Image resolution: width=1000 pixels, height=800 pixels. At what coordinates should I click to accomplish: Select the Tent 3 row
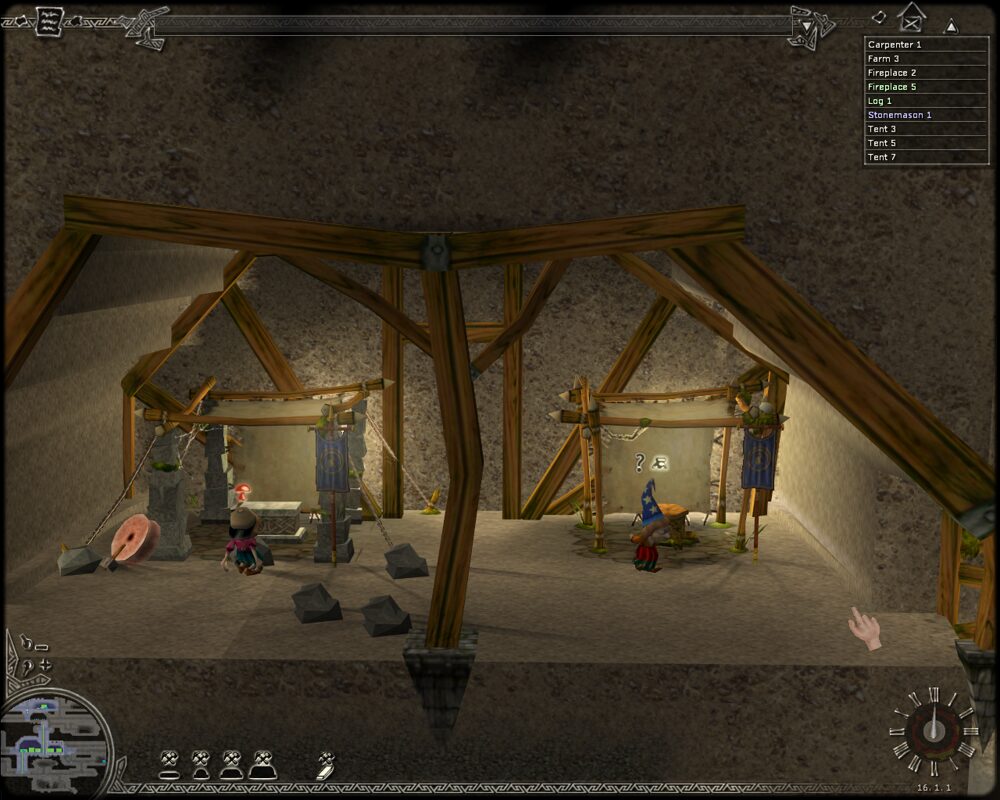tap(926, 129)
